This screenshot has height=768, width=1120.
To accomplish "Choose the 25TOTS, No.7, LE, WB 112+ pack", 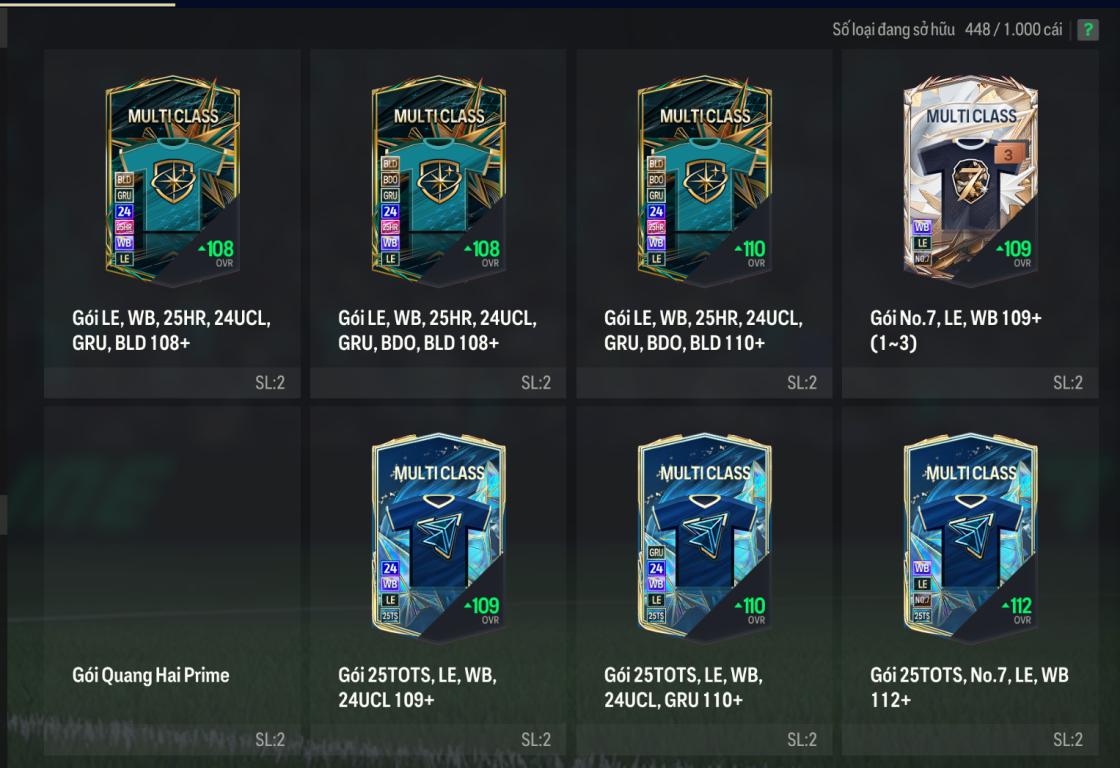I will (x=970, y=580).
